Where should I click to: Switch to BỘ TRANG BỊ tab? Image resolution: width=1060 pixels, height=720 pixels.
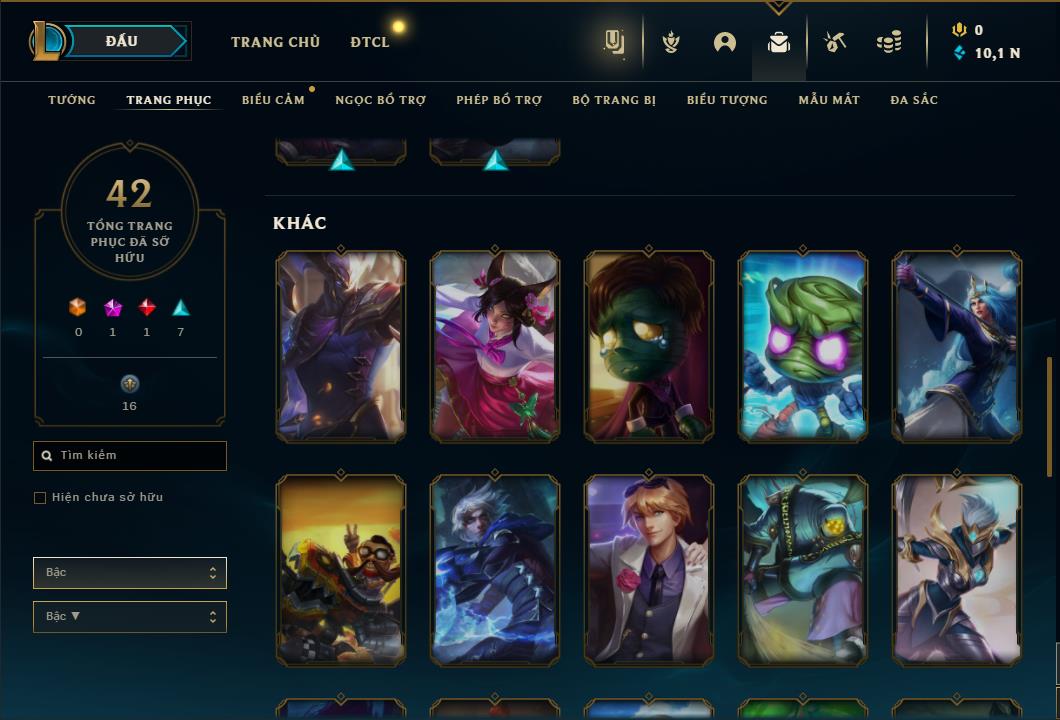614,100
